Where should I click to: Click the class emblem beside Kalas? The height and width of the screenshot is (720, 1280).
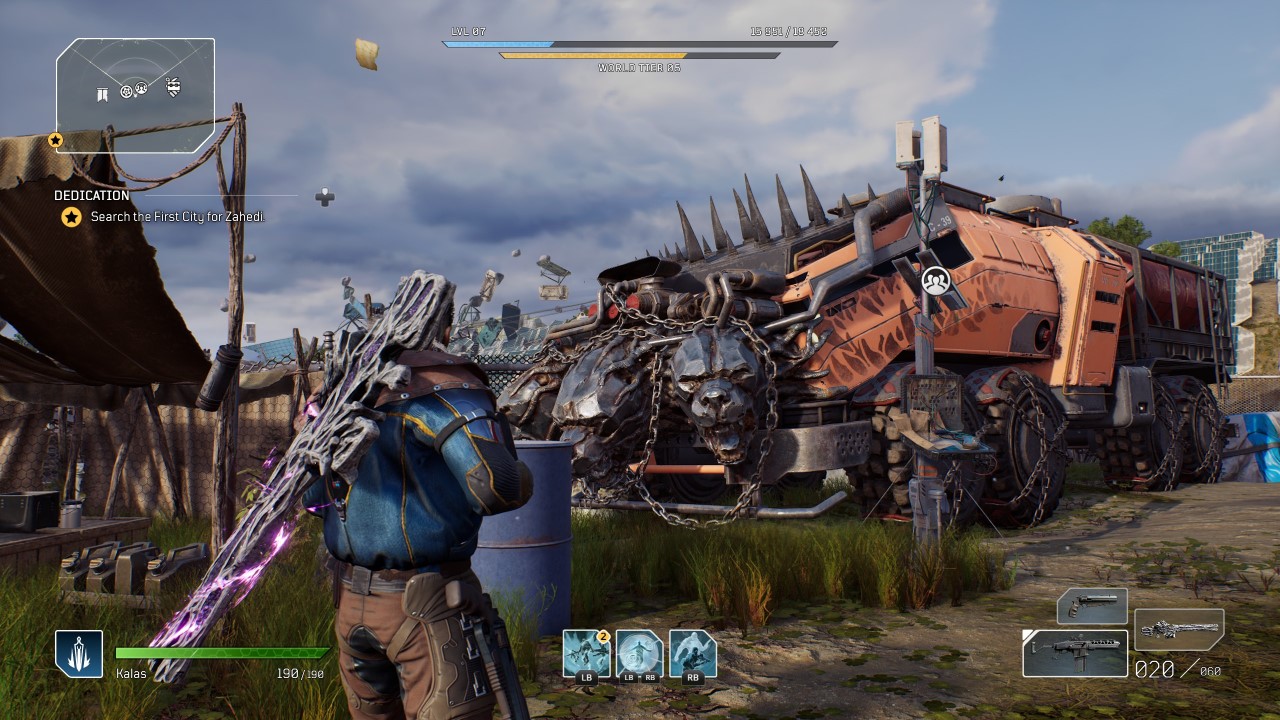(79, 654)
